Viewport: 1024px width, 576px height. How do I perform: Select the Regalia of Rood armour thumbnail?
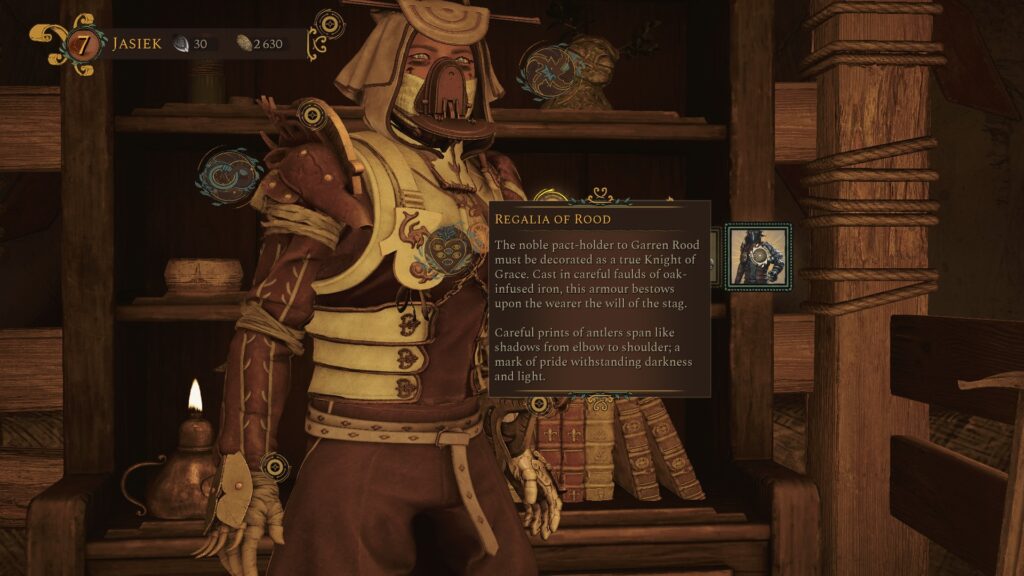click(x=757, y=257)
